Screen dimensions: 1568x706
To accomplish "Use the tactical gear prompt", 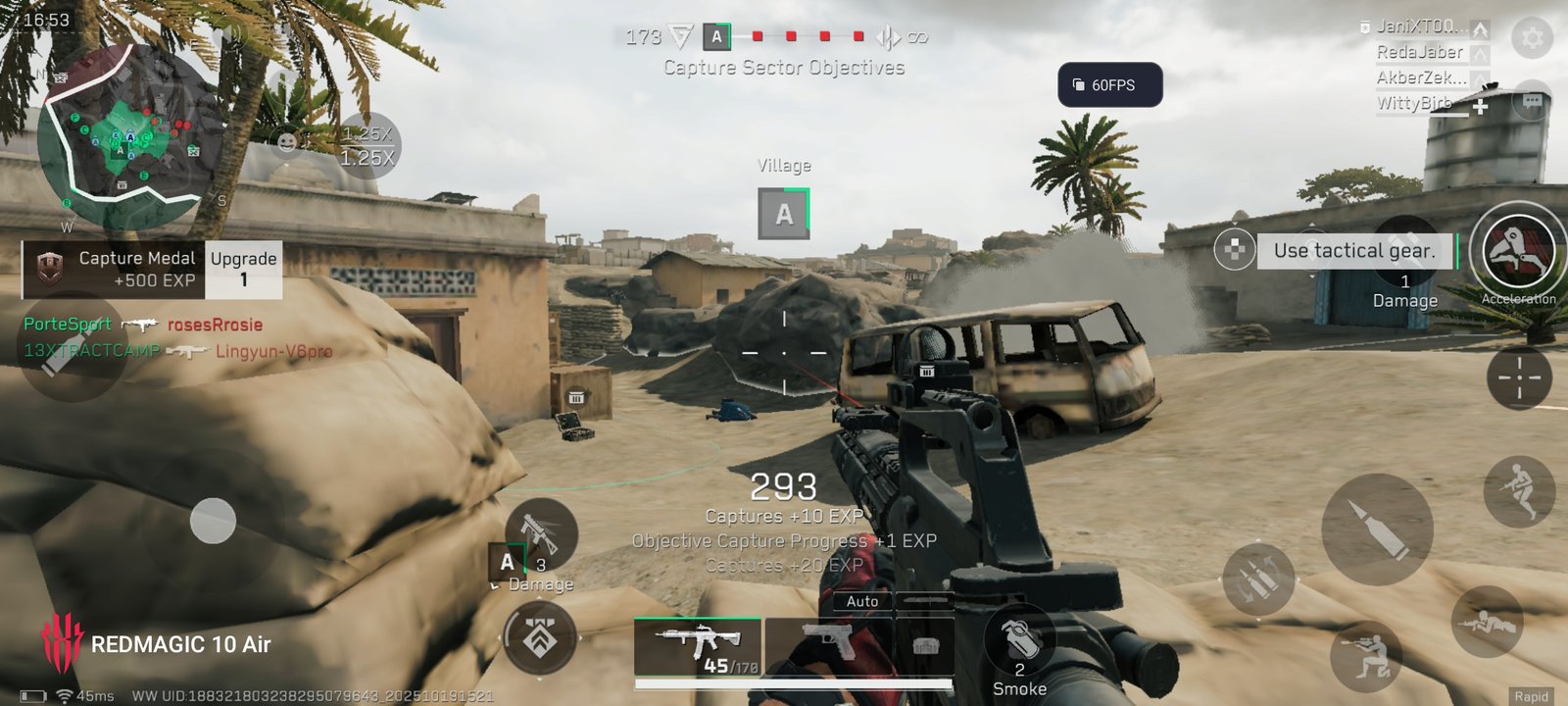I will 1353,251.
